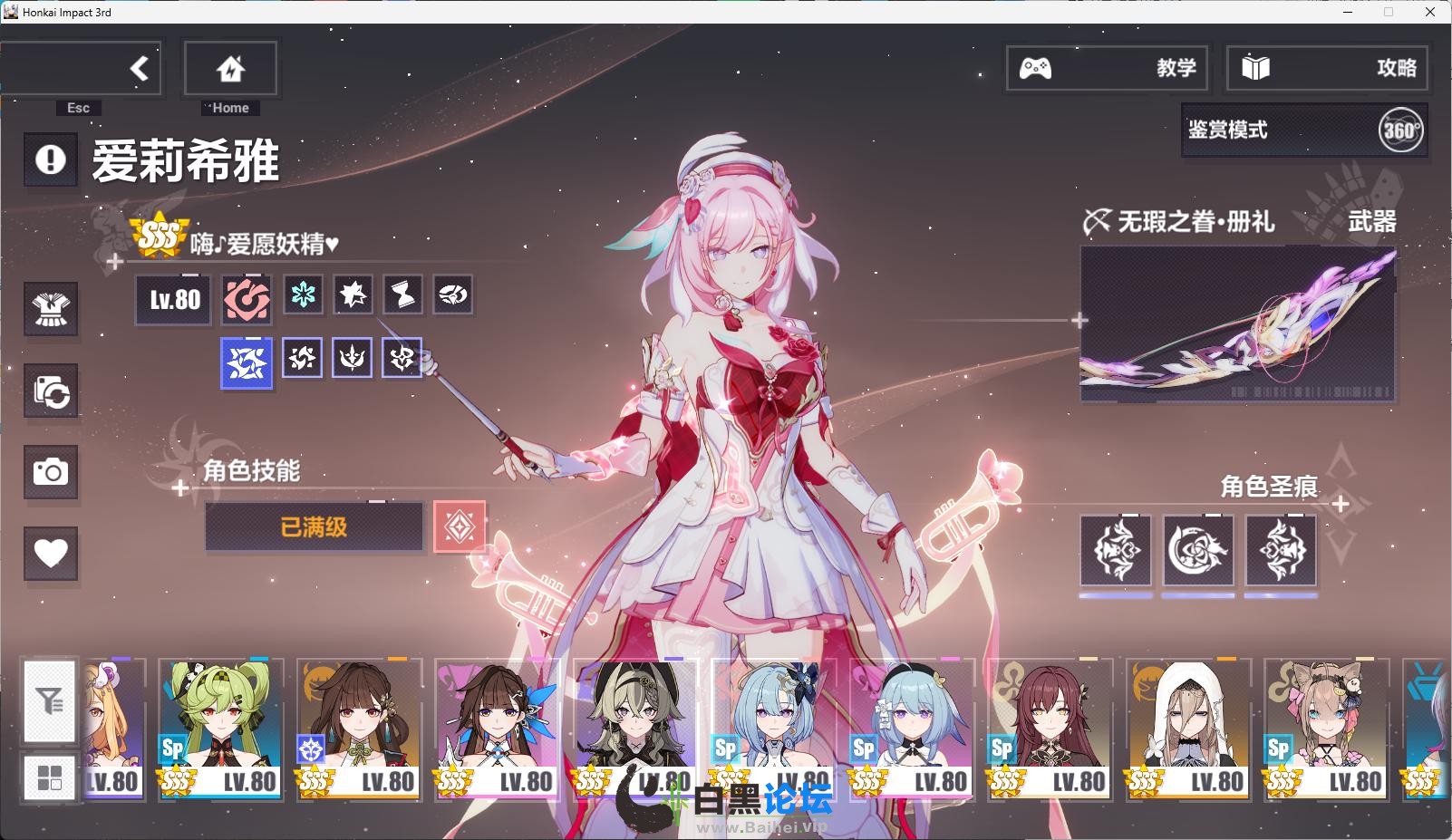Switch roster to grid view
This screenshot has height=840, width=1452.
tap(50, 777)
